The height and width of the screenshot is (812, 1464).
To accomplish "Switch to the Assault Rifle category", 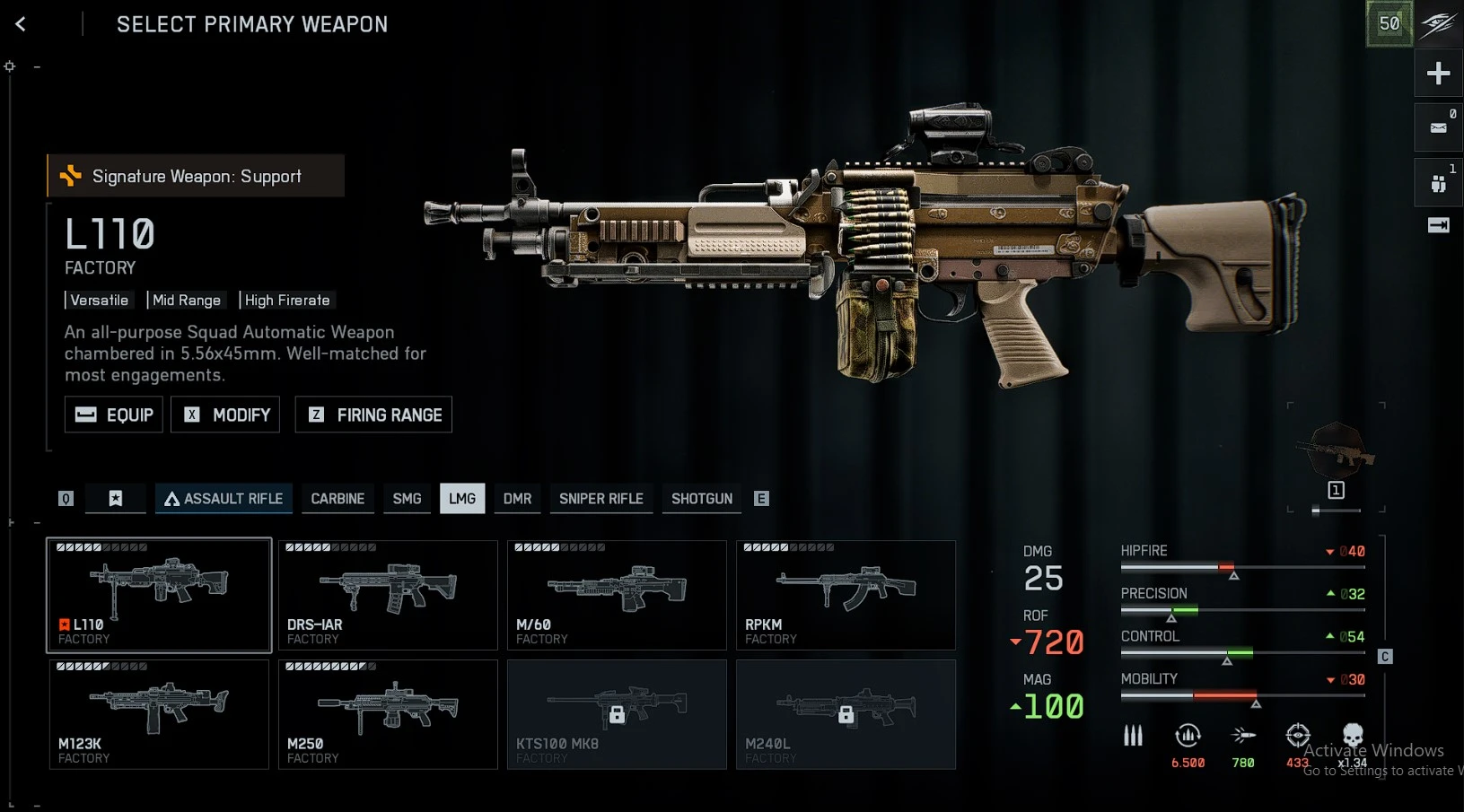I will click(224, 499).
